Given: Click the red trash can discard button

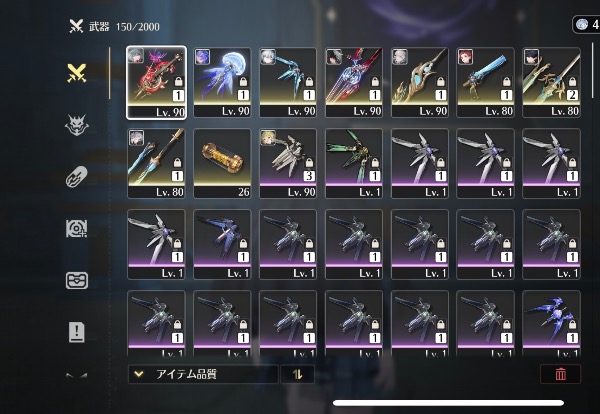Looking at the screenshot, I should pos(559,374).
